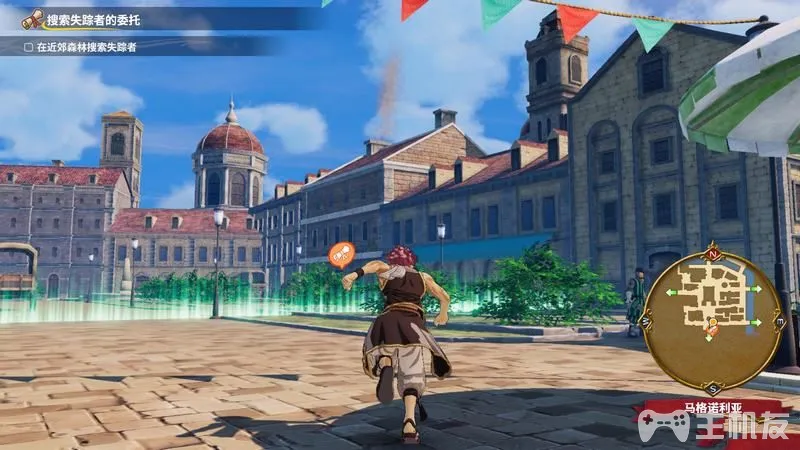Click the orange quest marker icon
The width and height of the screenshot is (800, 450).
click(341, 254)
